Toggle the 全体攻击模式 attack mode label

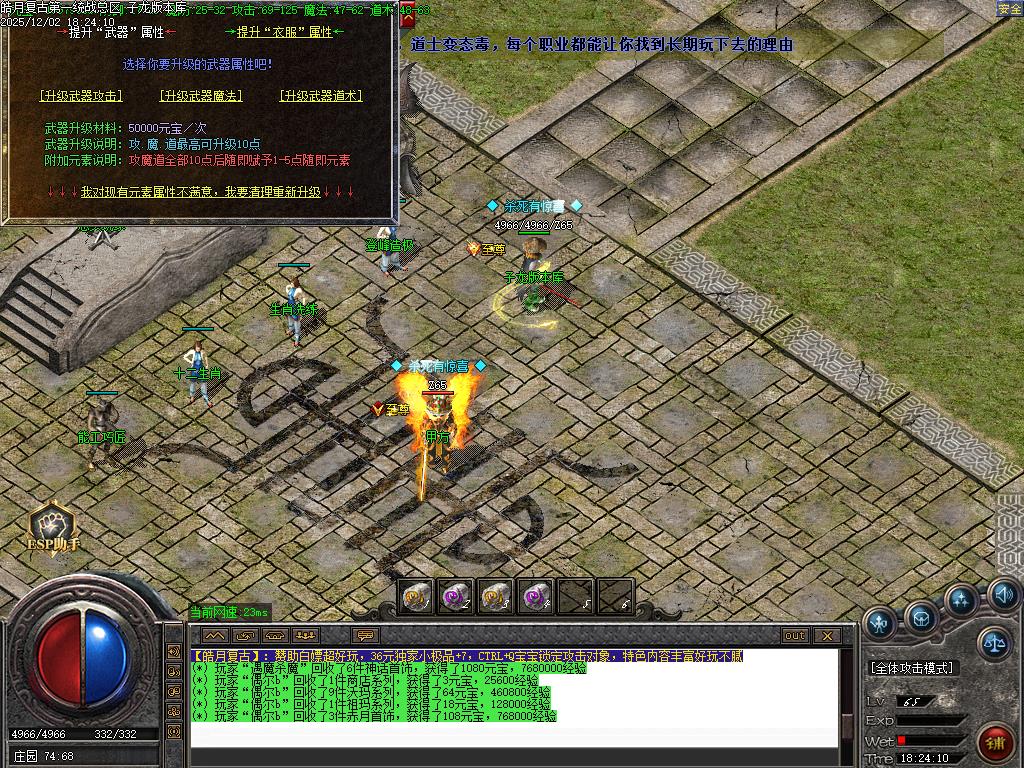[x=911, y=667]
